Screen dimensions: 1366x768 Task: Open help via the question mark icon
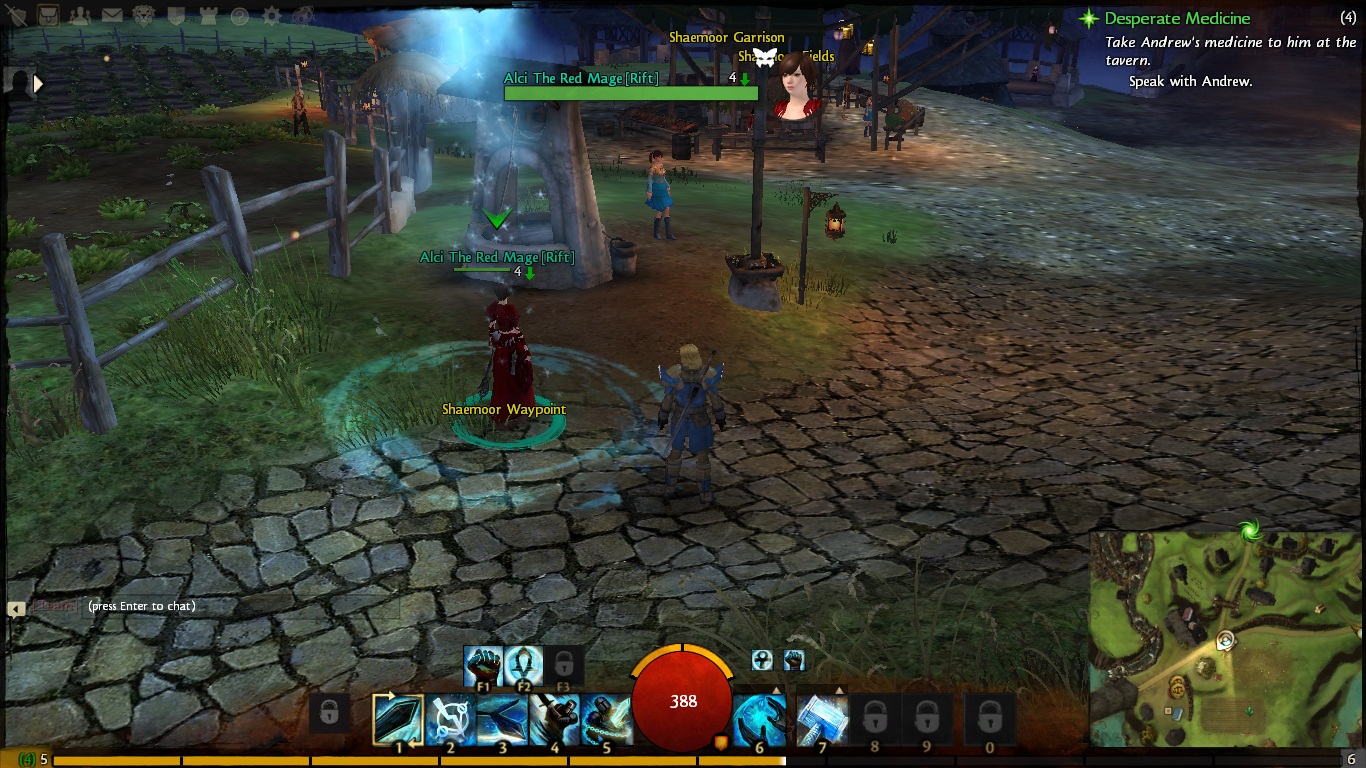[239, 16]
